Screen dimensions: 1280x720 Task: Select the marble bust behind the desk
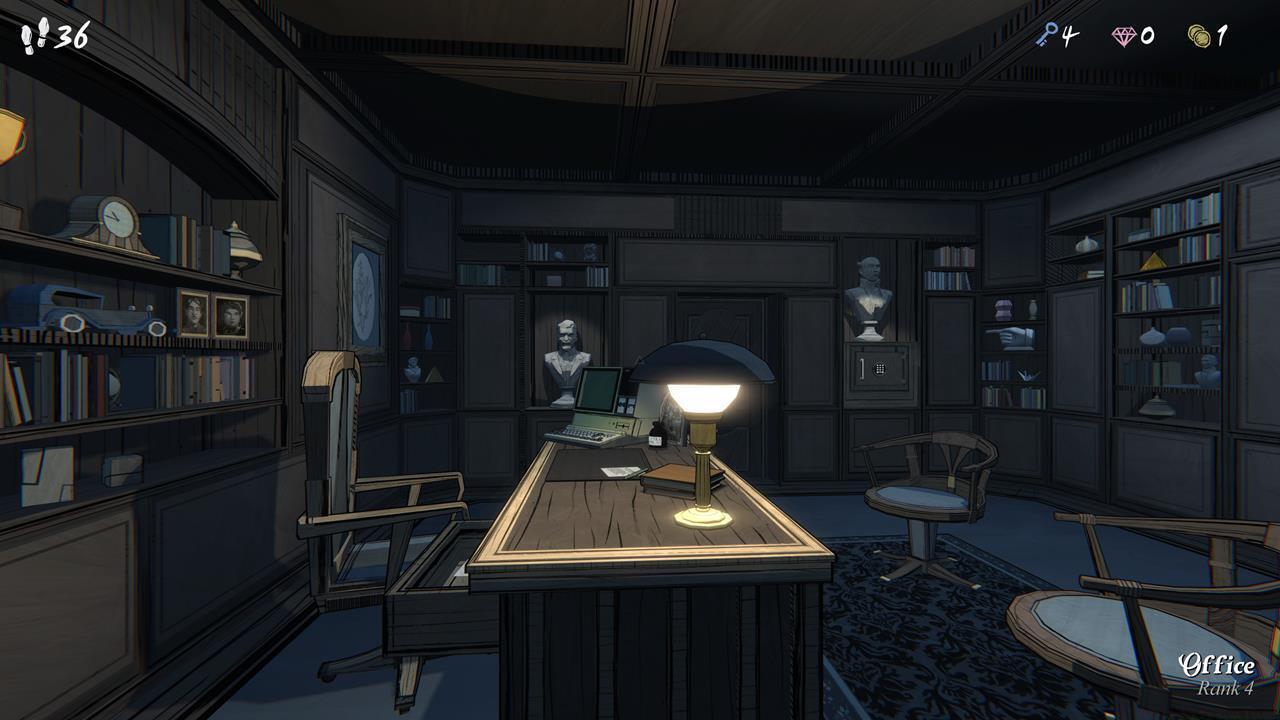coord(565,348)
